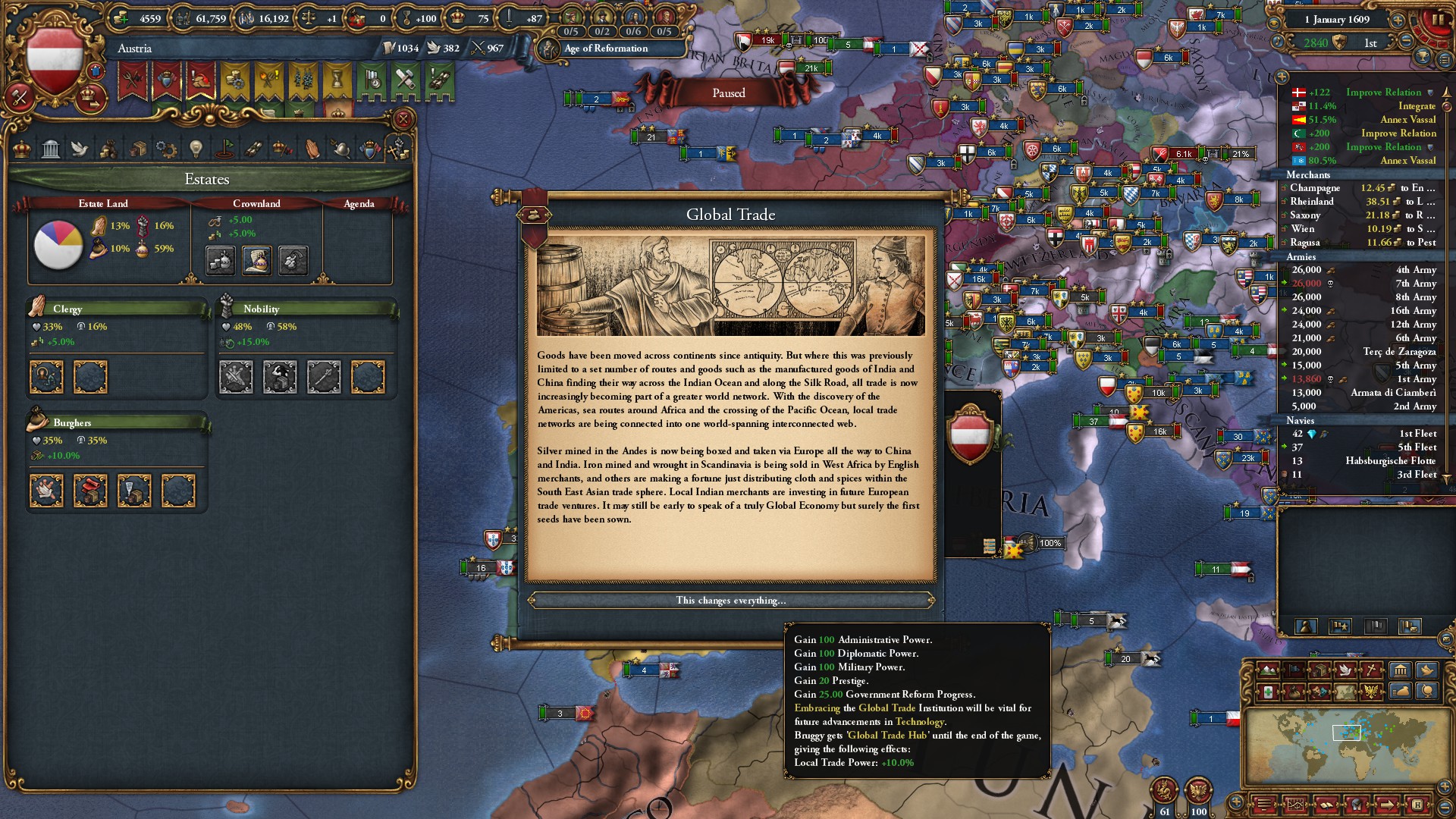
Task: Switch to the terrain map mode with mountains
Action: pos(1268,670)
